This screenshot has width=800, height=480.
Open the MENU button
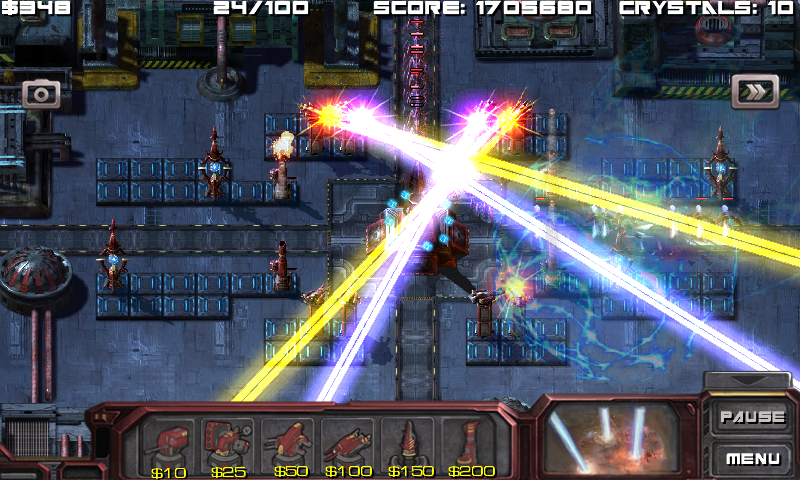pos(752,459)
